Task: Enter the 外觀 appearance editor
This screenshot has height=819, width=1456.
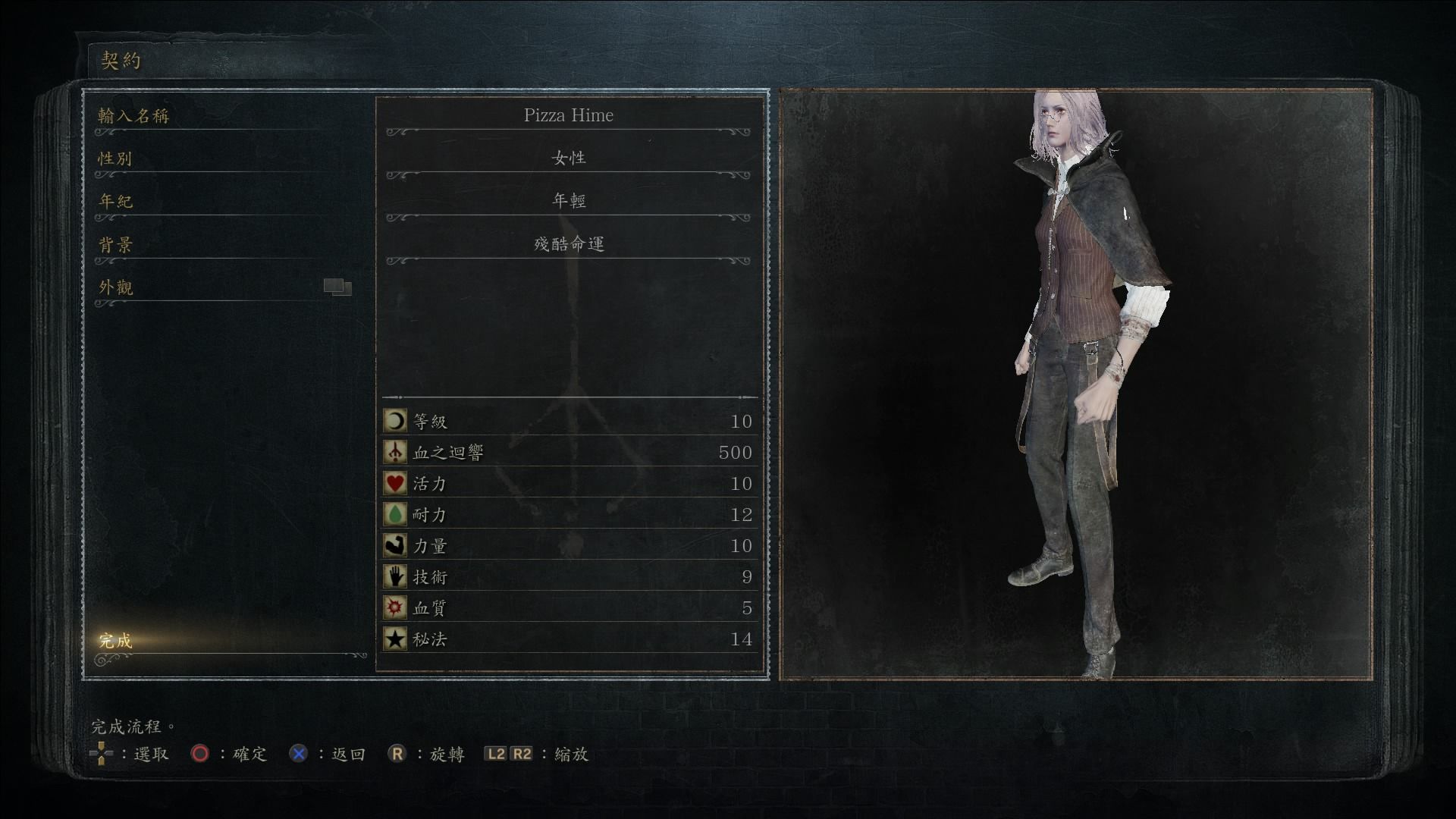Action: click(115, 287)
